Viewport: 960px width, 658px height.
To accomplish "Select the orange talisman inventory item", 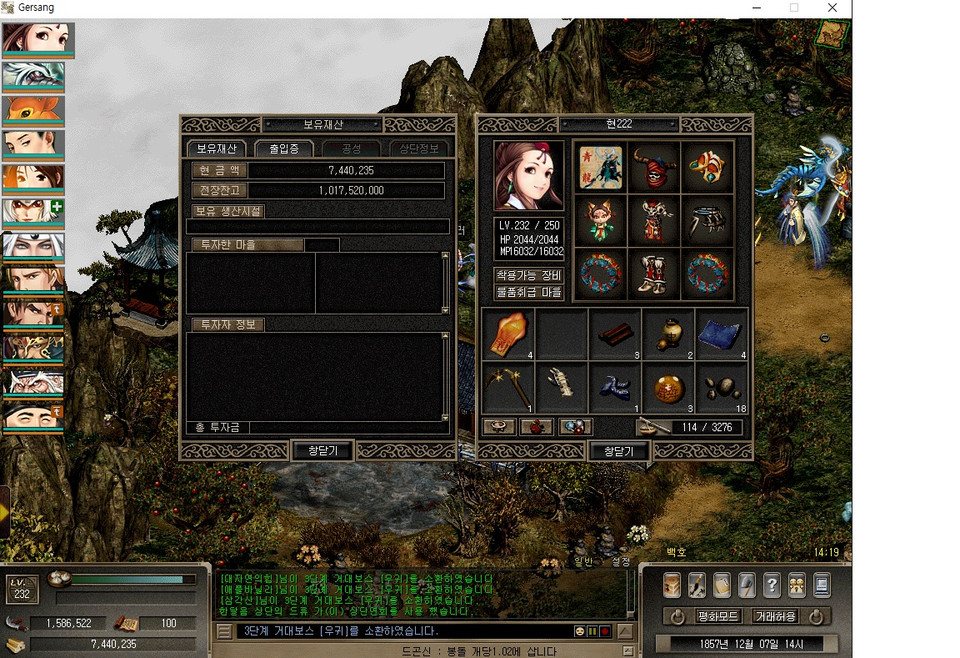I will [x=508, y=334].
